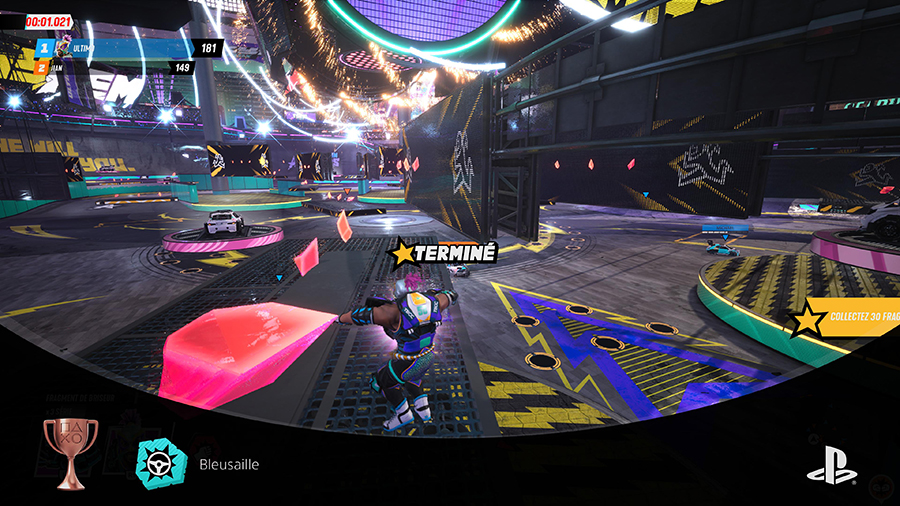Click the bronze trophy cup icon
Viewport: 900px width, 506px height.
[x=70, y=453]
